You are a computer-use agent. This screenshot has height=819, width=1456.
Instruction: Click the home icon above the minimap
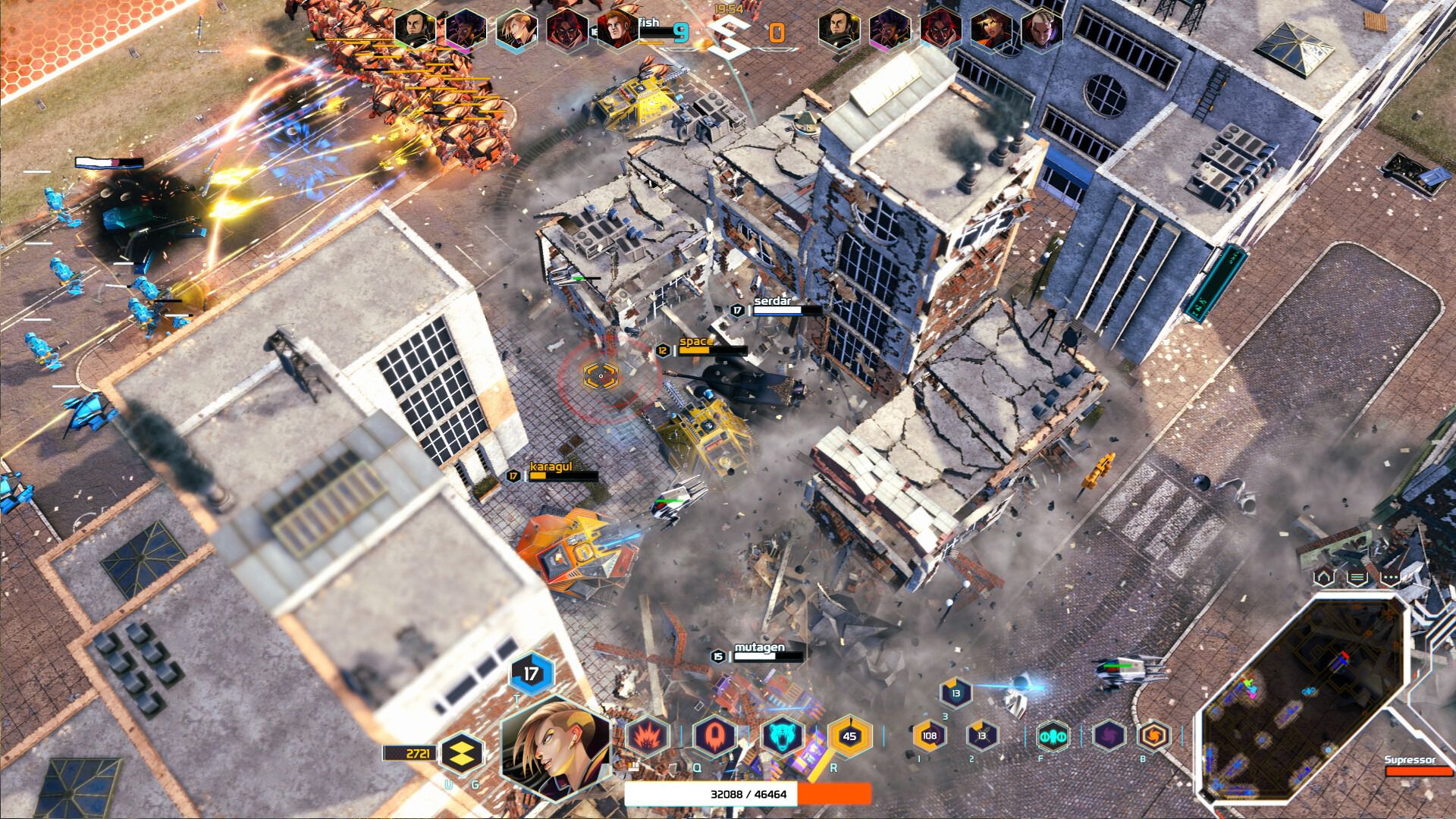1323,577
